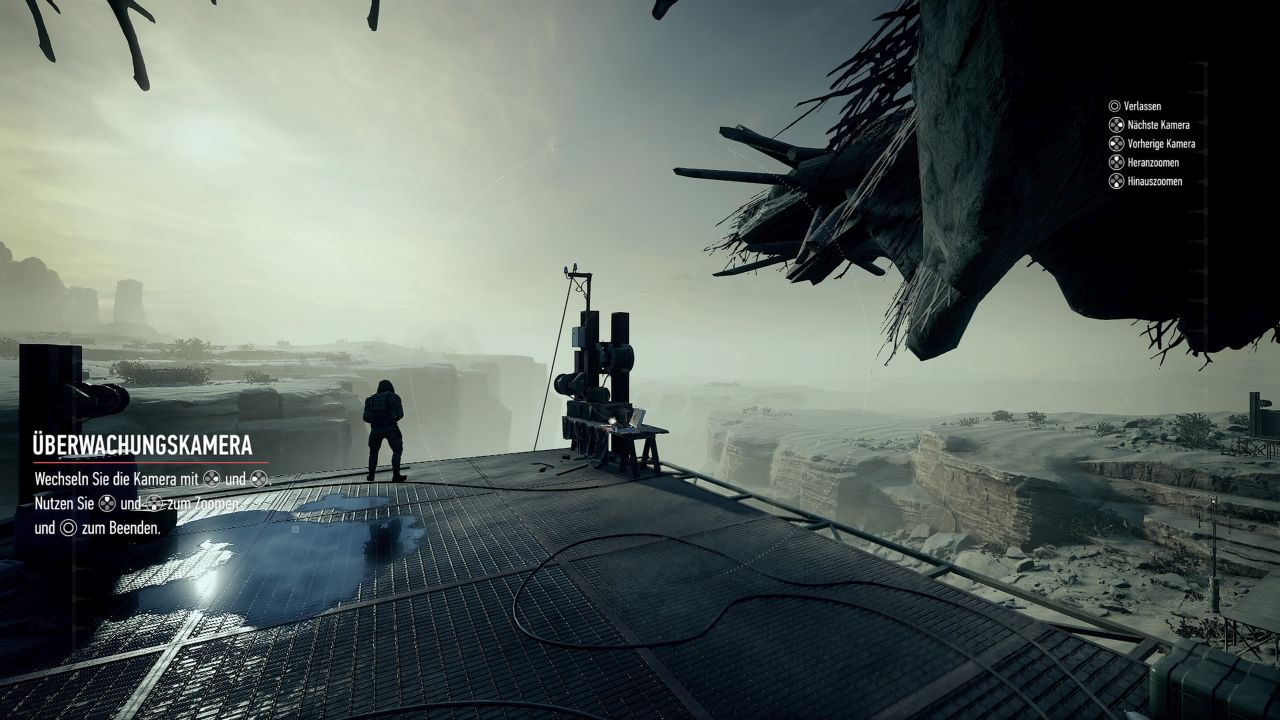The image size is (1280, 720).
Task: Click the standing character on the rooftop
Action: (384, 425)
